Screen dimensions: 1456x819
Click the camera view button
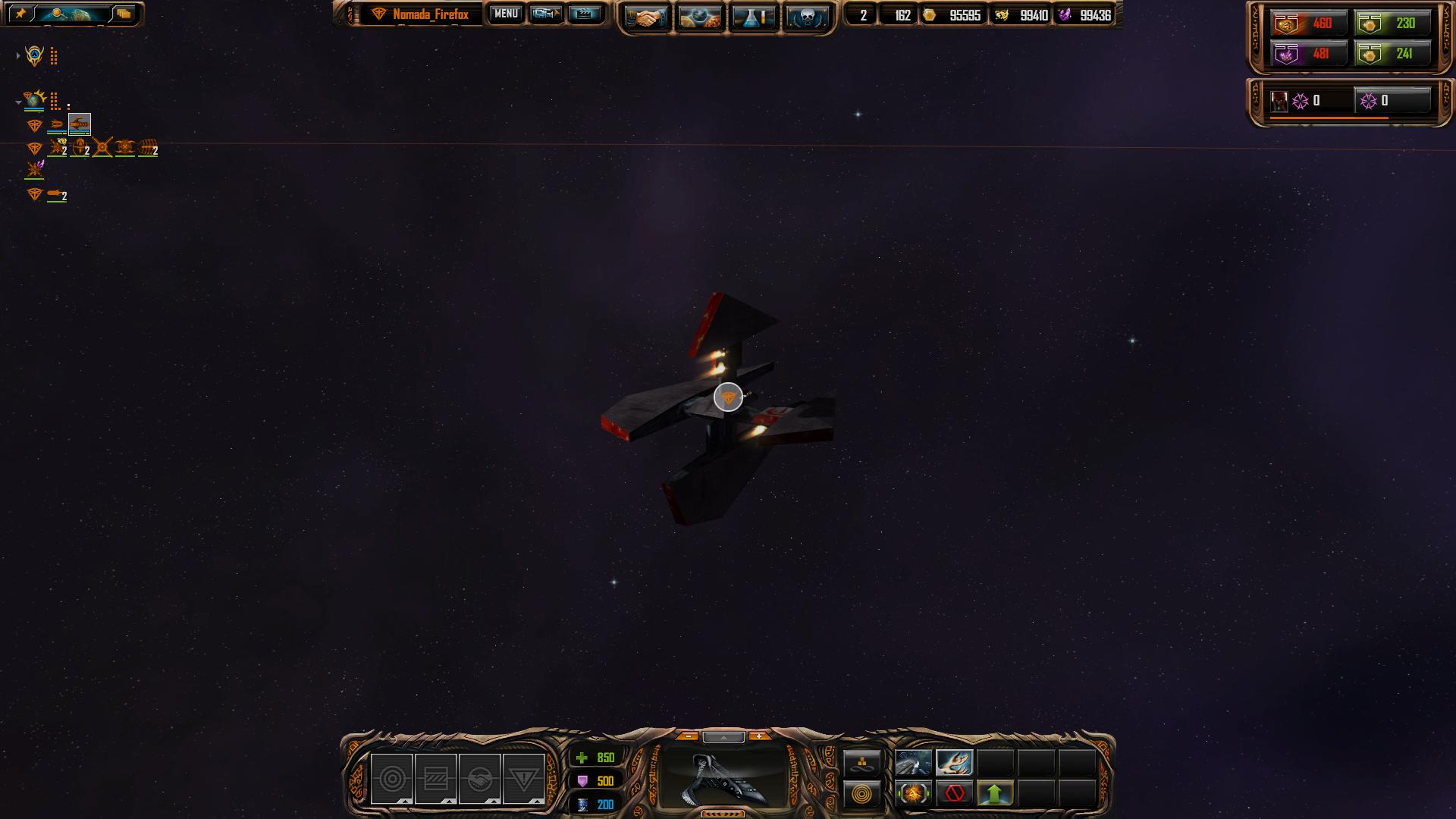545,14
